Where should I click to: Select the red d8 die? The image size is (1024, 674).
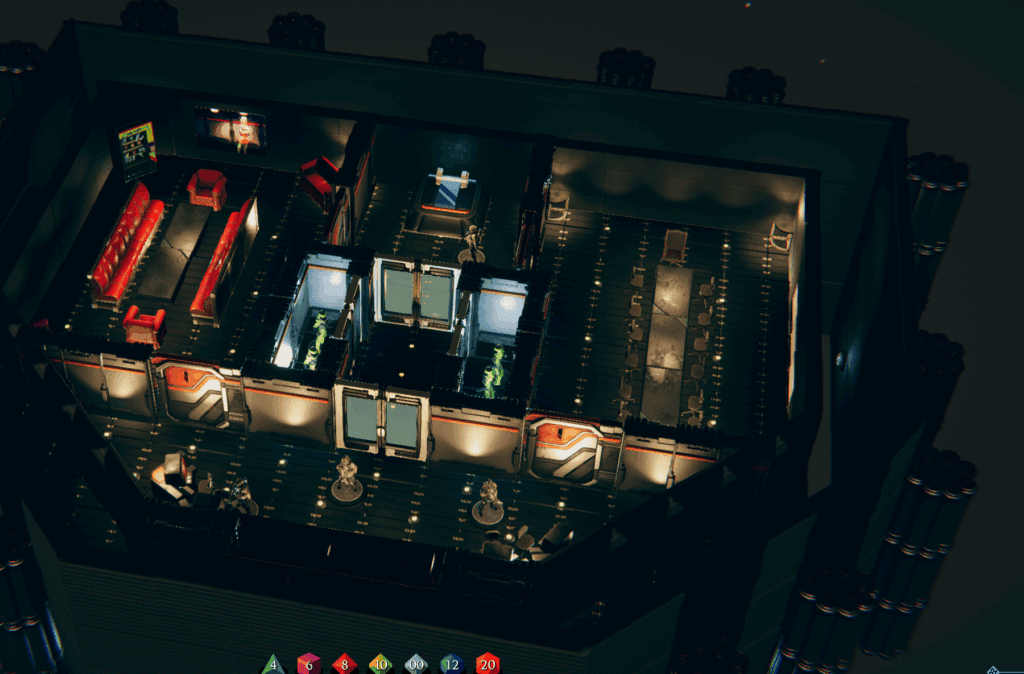click(x=344, y=664)
